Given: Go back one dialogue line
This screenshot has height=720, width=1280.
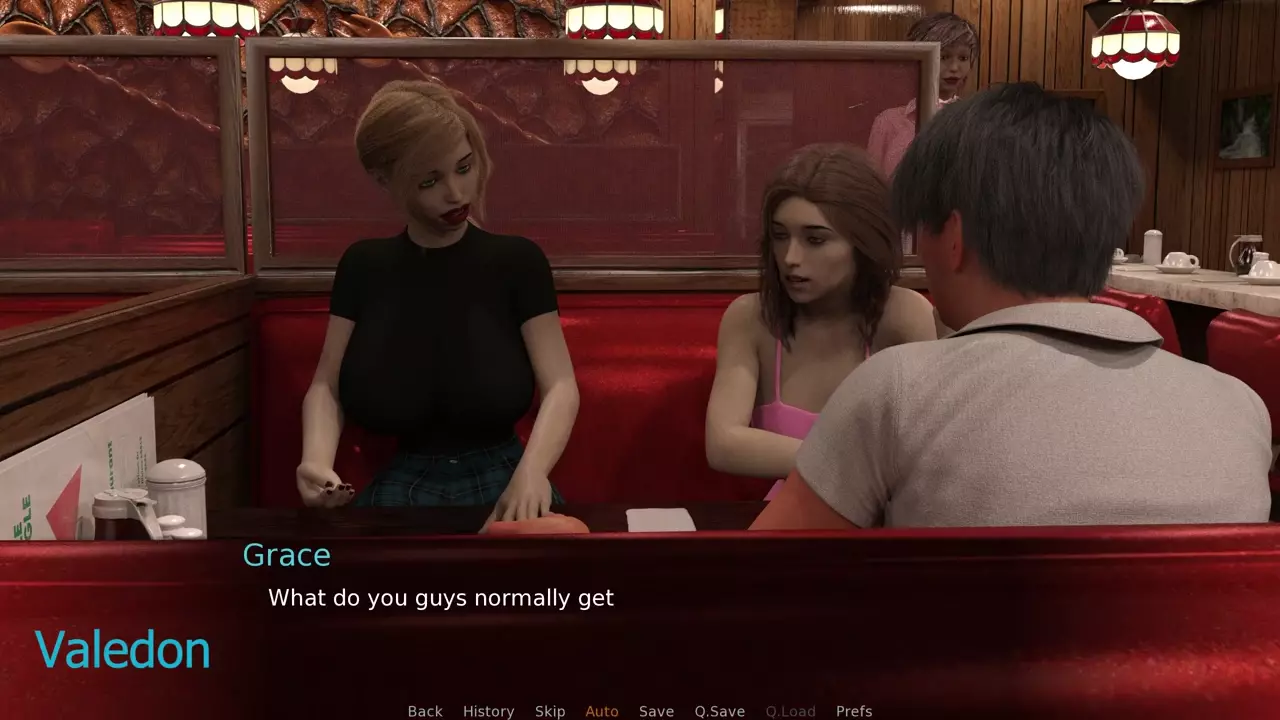Looking at the screenshot, I should (425, 711).
